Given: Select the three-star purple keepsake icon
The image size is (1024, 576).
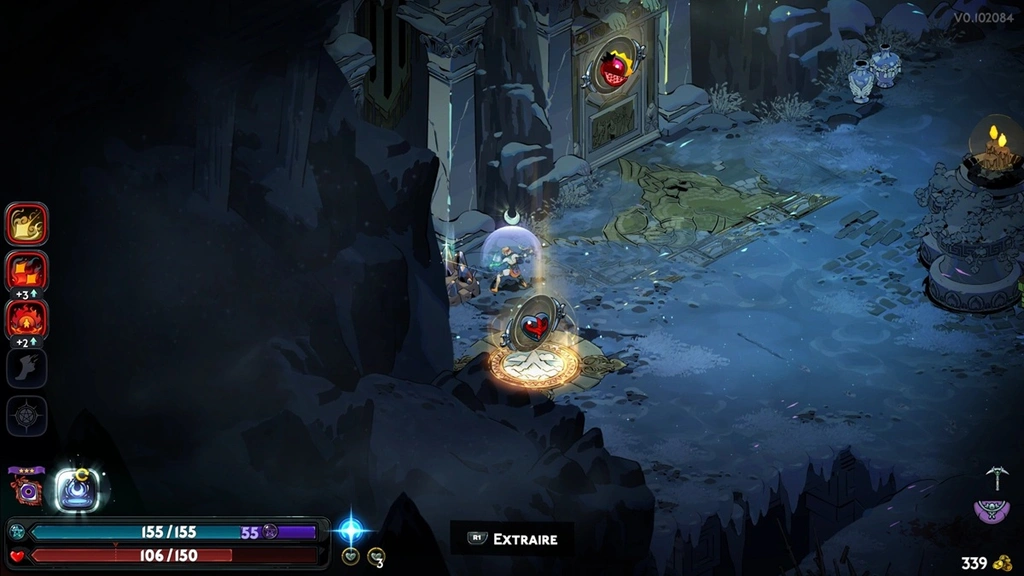Looking at the screenshot, I should pos(26,489).
